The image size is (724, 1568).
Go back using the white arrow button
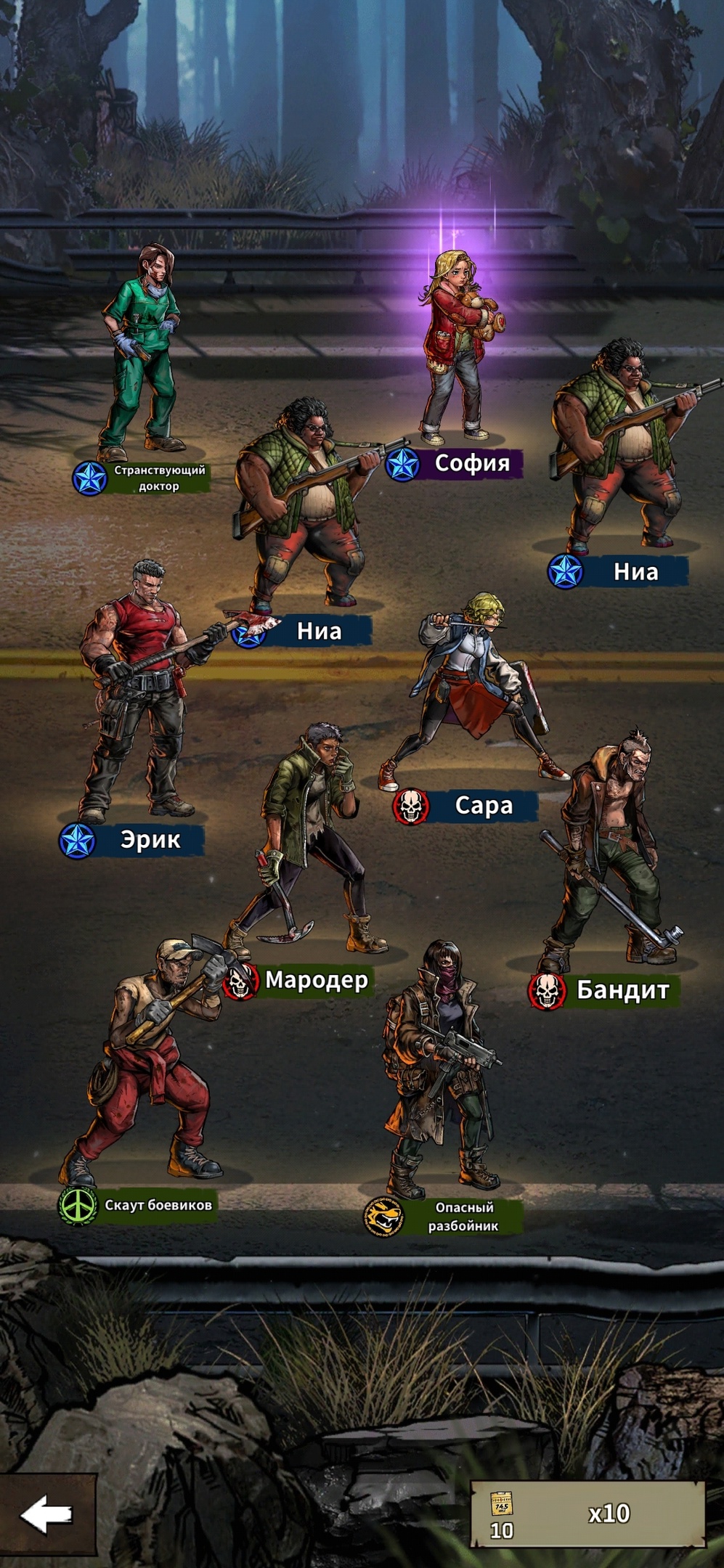pyautogui.click(x=47, y=1514)
